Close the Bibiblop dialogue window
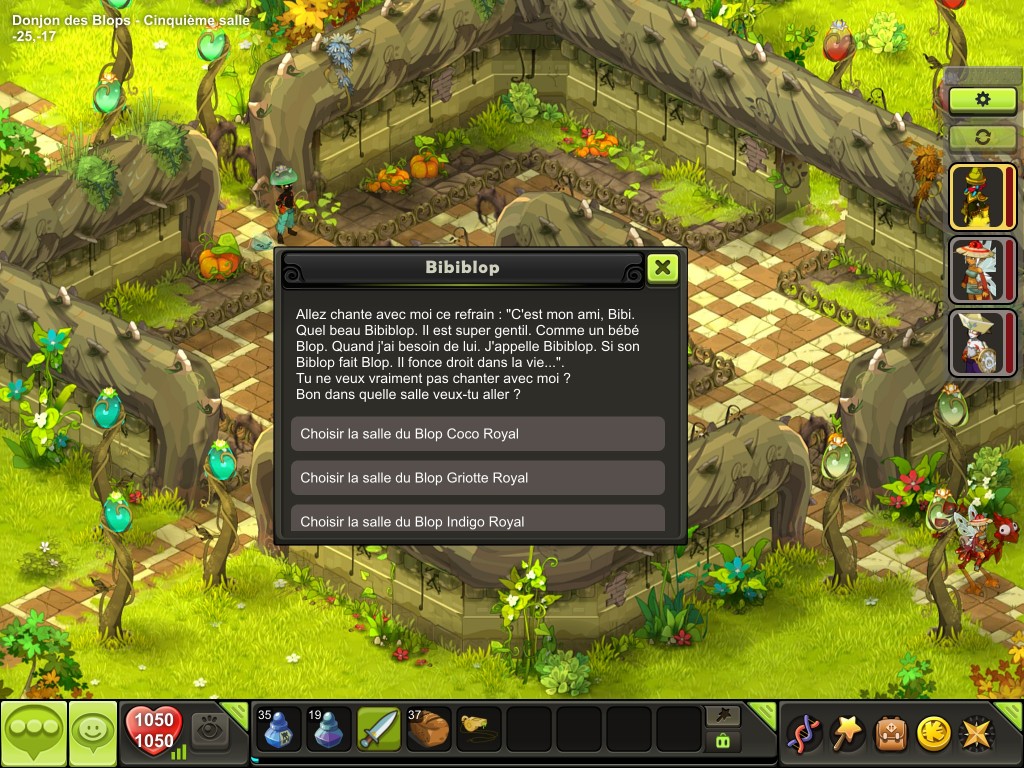The height and width of the screenshot is (768, 1024). click(662, 268)
